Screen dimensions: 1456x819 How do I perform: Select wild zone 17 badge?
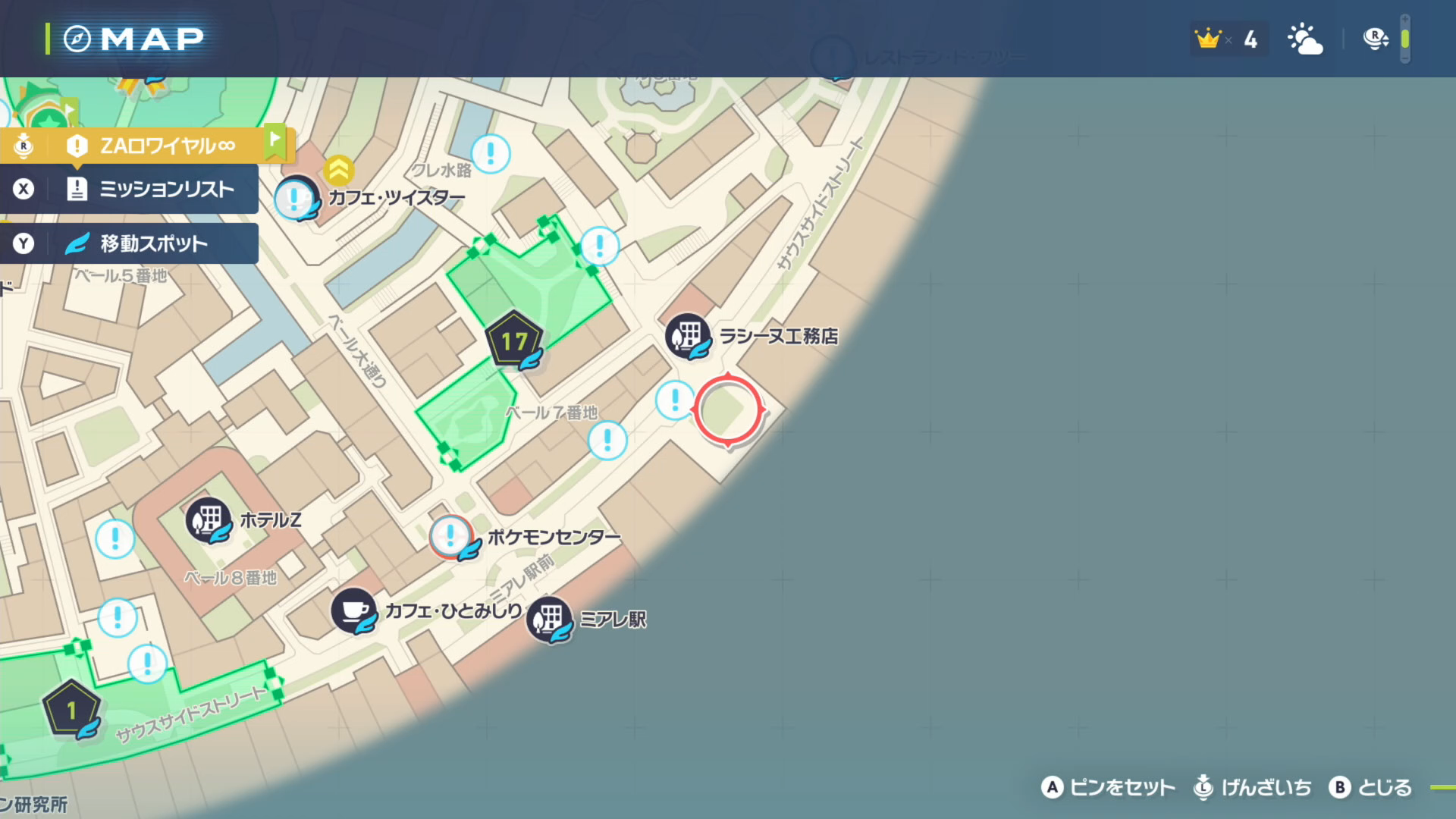[514, 341]
